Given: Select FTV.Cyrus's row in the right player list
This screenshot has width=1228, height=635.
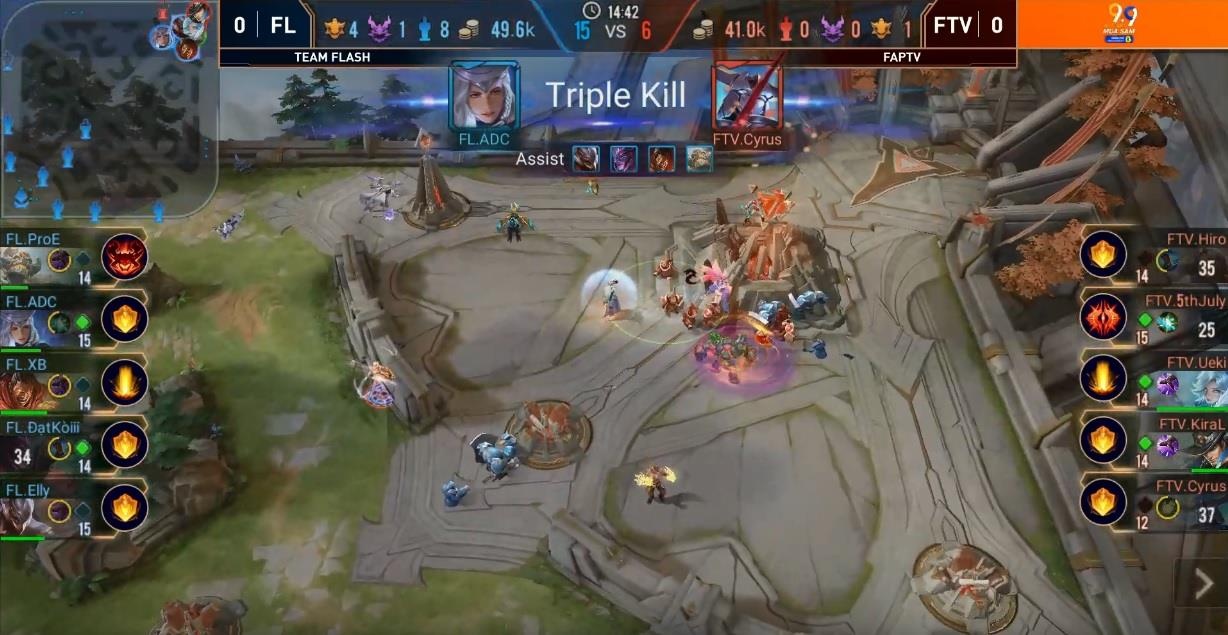Looking at the screenshot, I should pos(1180,506).
